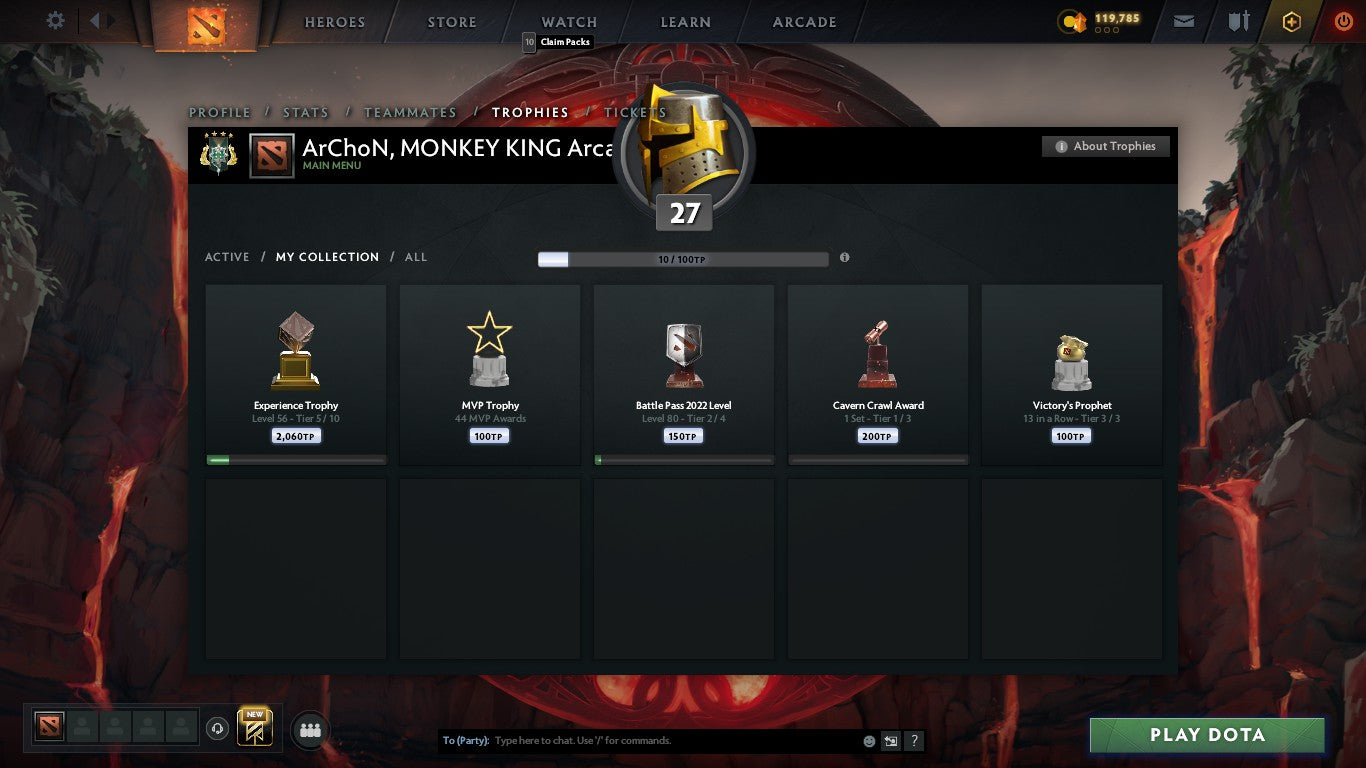
Task: Open the help question mark beside chat
Action: [913, 741]
